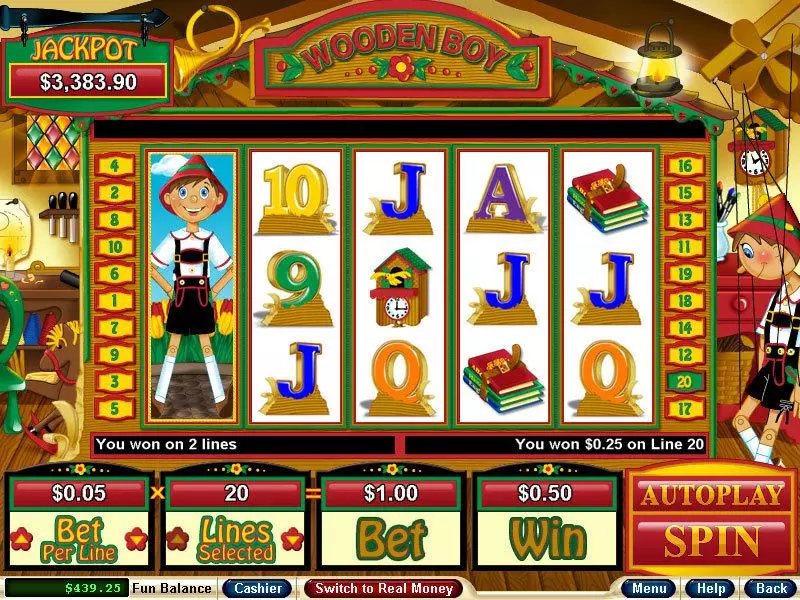
Task: Click payline number 10 marker
Action: [114, 246]
